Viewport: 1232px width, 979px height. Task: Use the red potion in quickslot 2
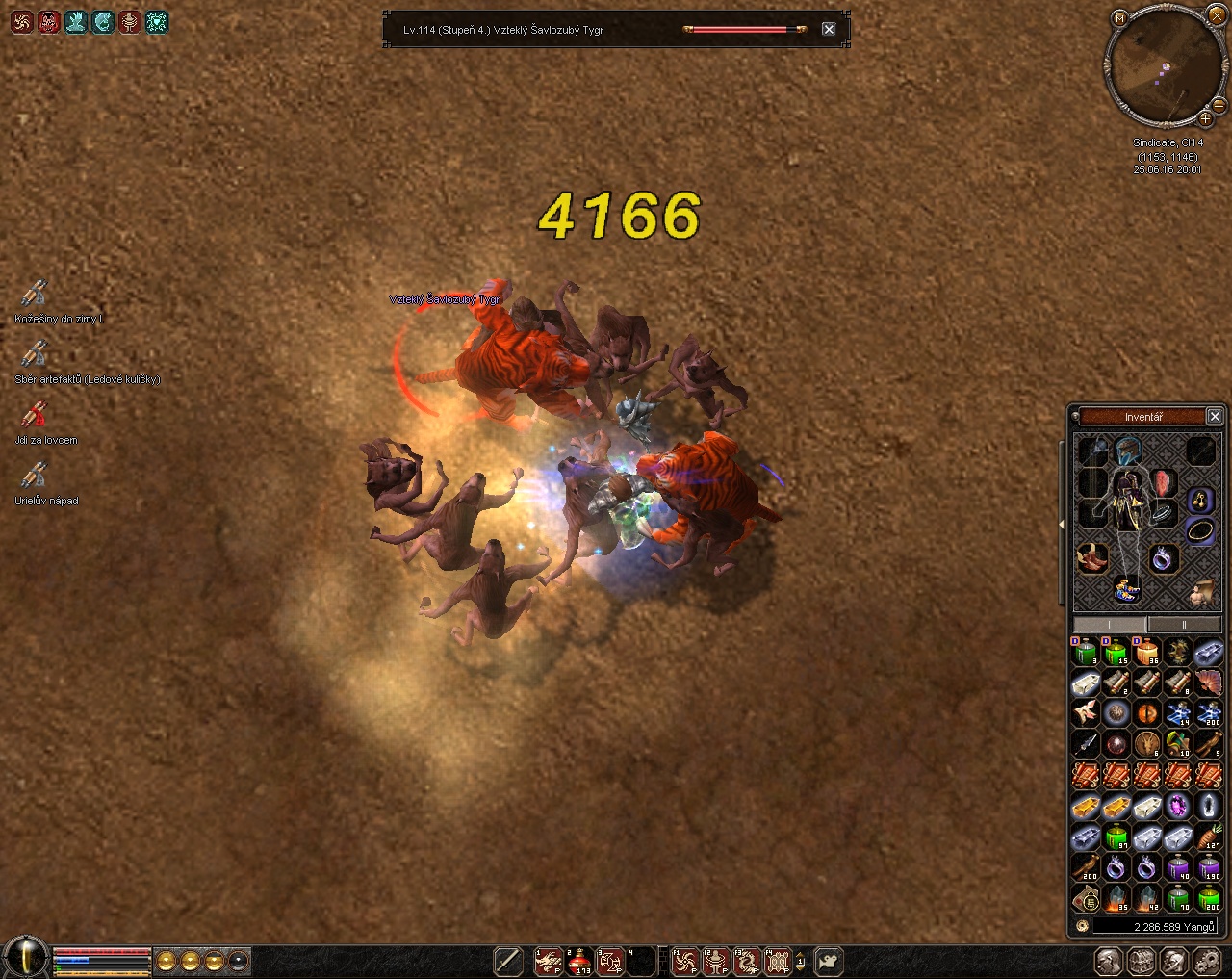(x=579, y=961)
